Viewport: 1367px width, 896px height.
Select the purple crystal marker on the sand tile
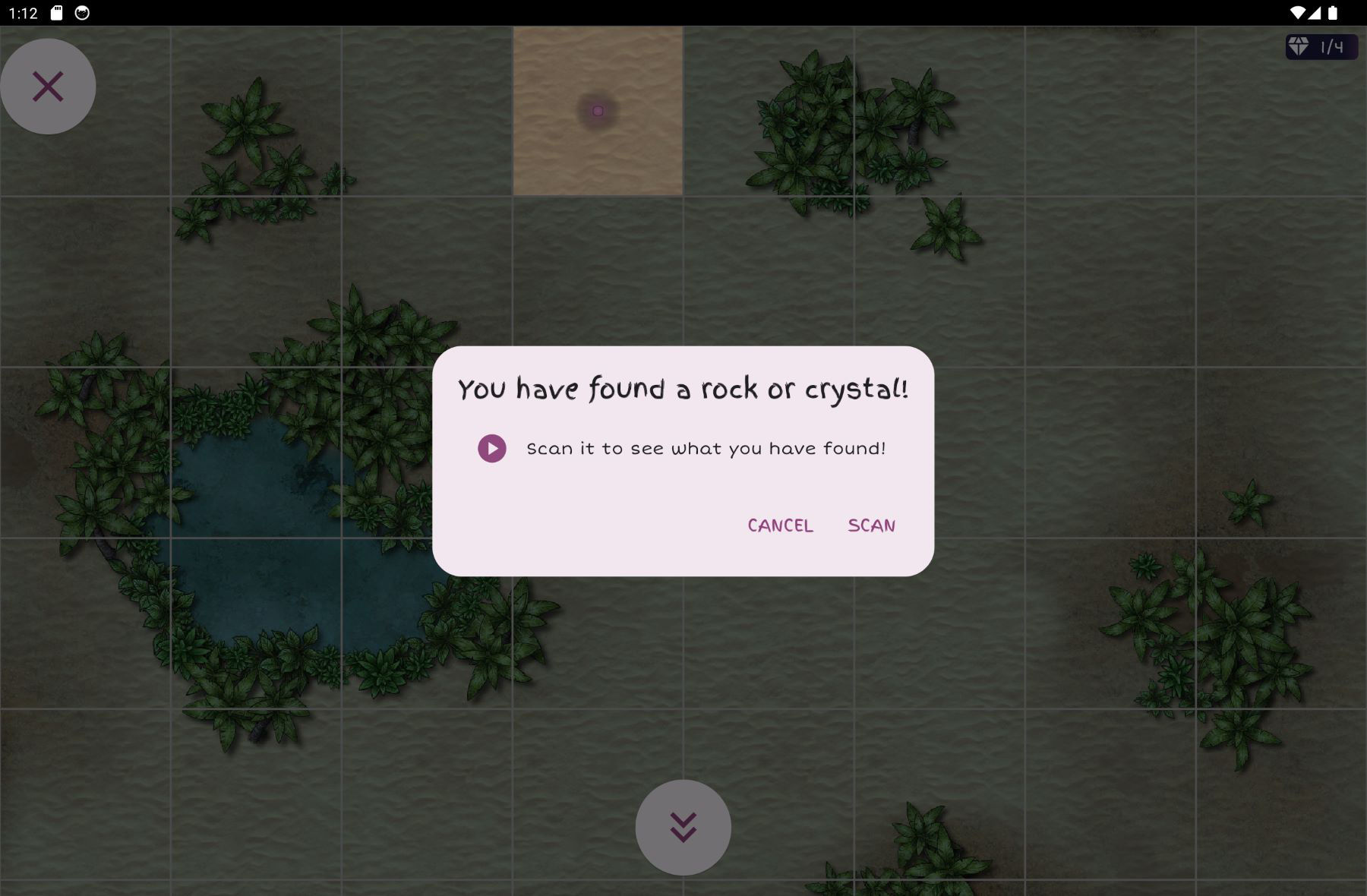click(x=598, y=111)
